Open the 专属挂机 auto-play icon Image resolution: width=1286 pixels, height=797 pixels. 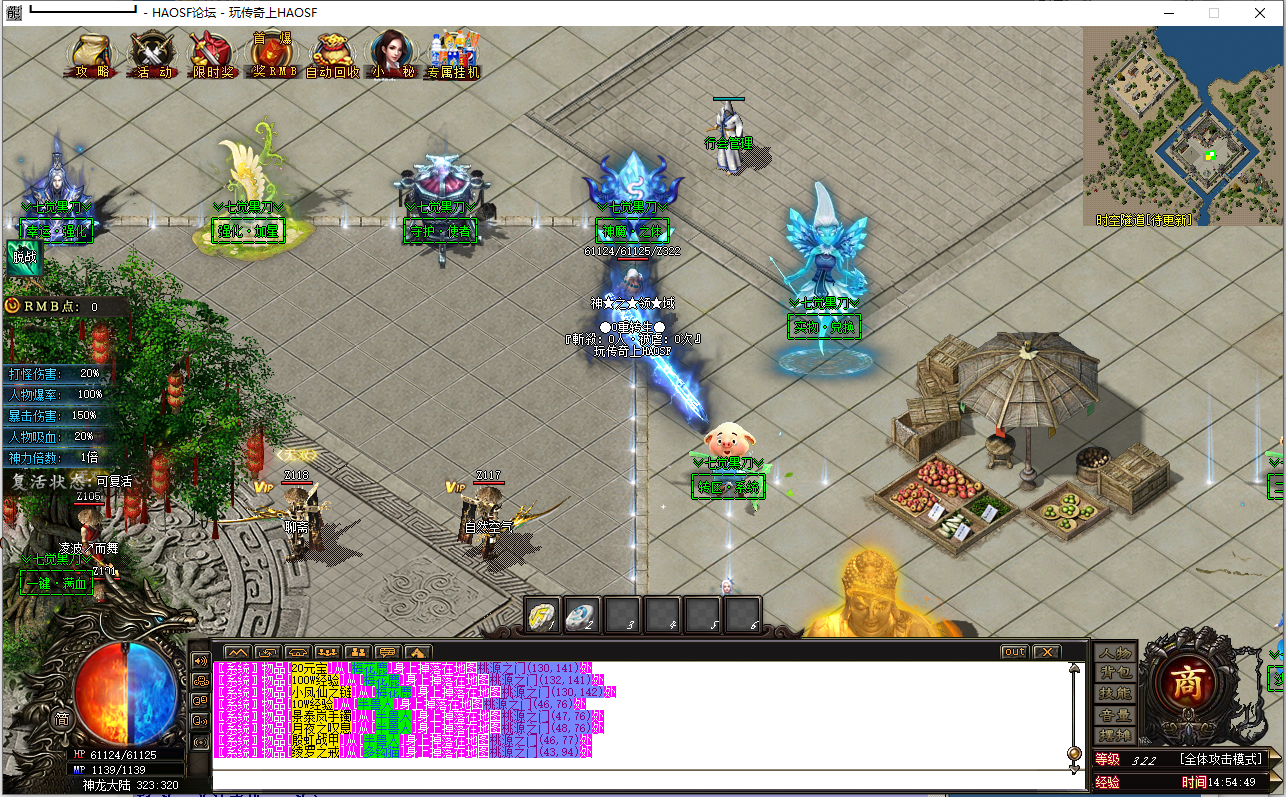point(452,55)
